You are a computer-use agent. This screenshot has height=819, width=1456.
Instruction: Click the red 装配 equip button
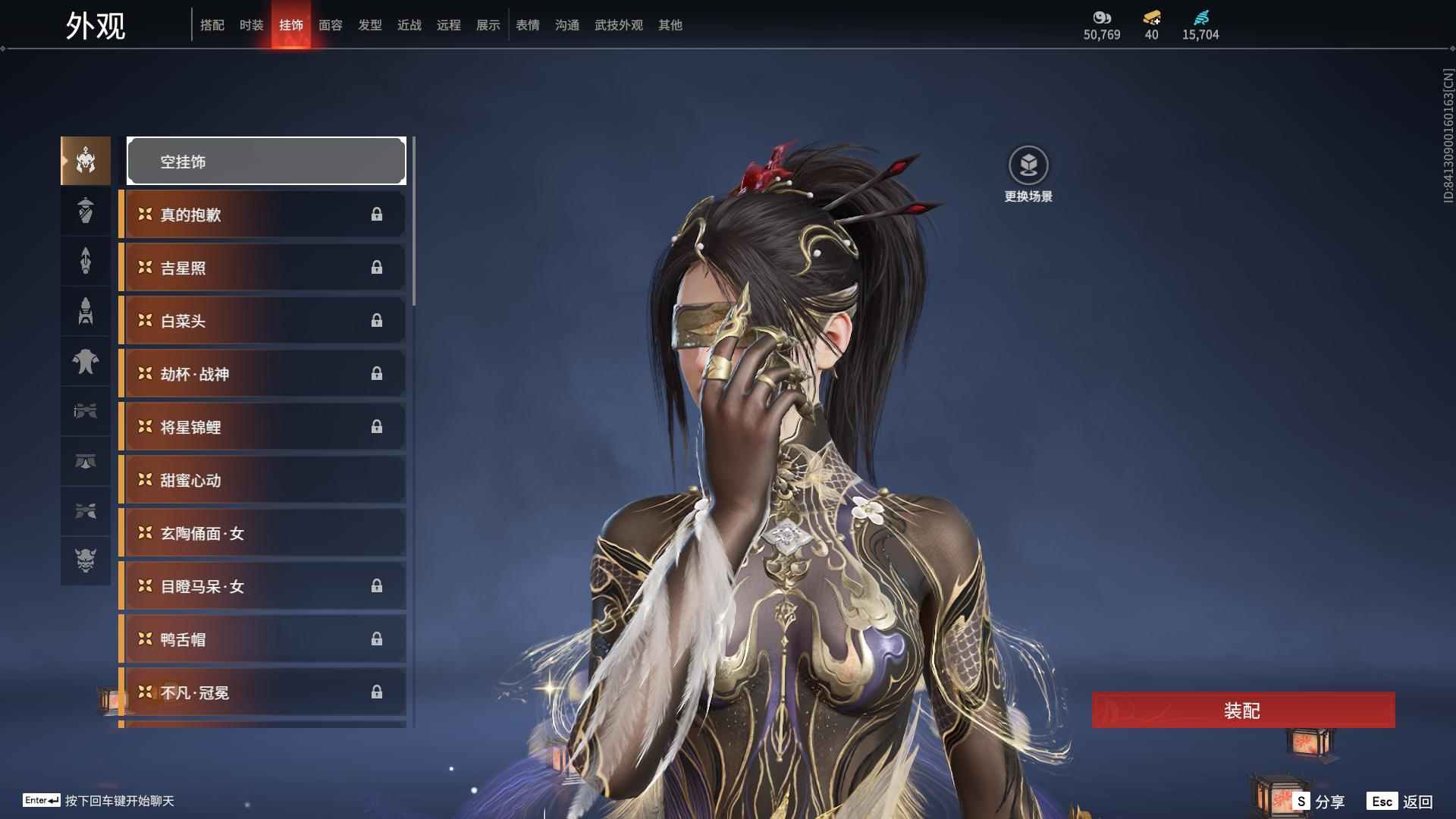click(1243, 710)
